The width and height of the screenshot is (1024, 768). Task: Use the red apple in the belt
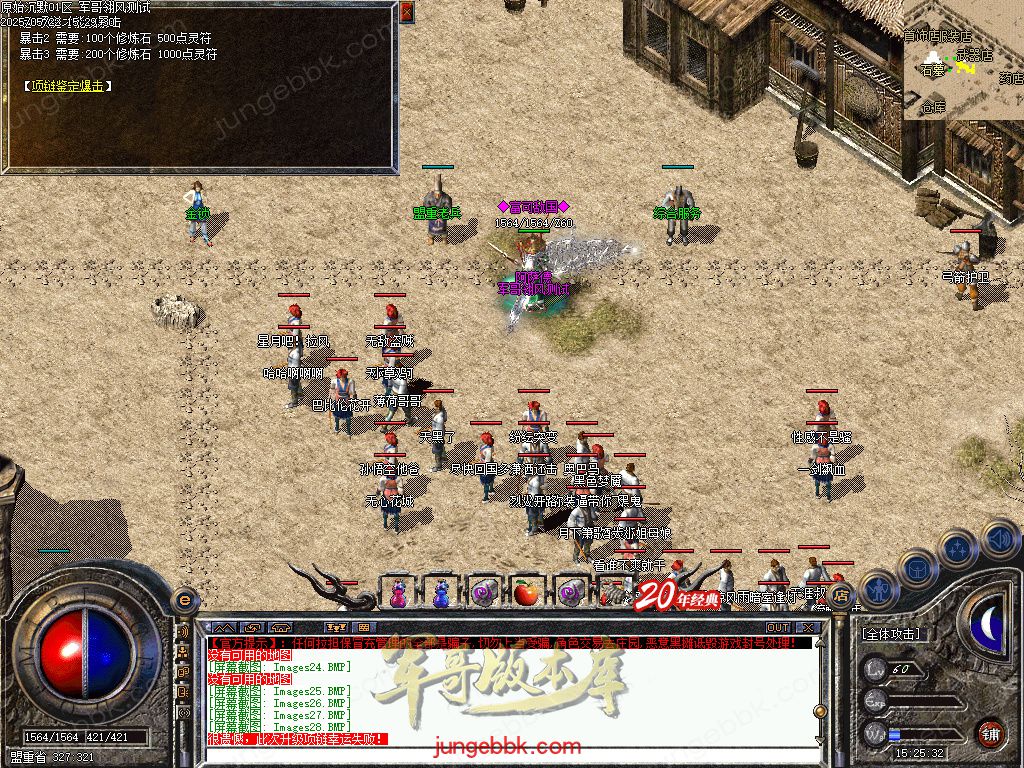(526, 592)
